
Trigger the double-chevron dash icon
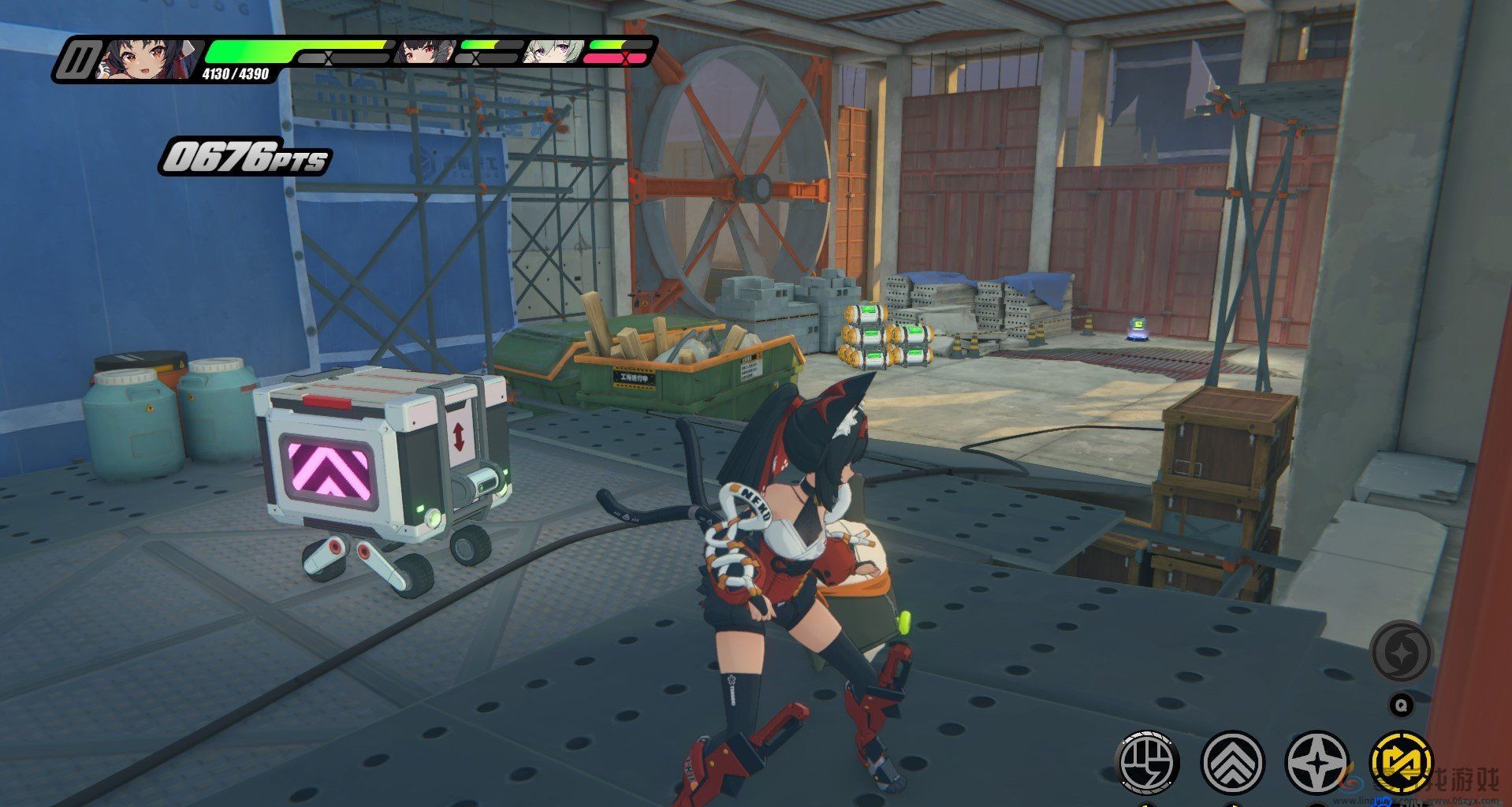pos(1233,764)
